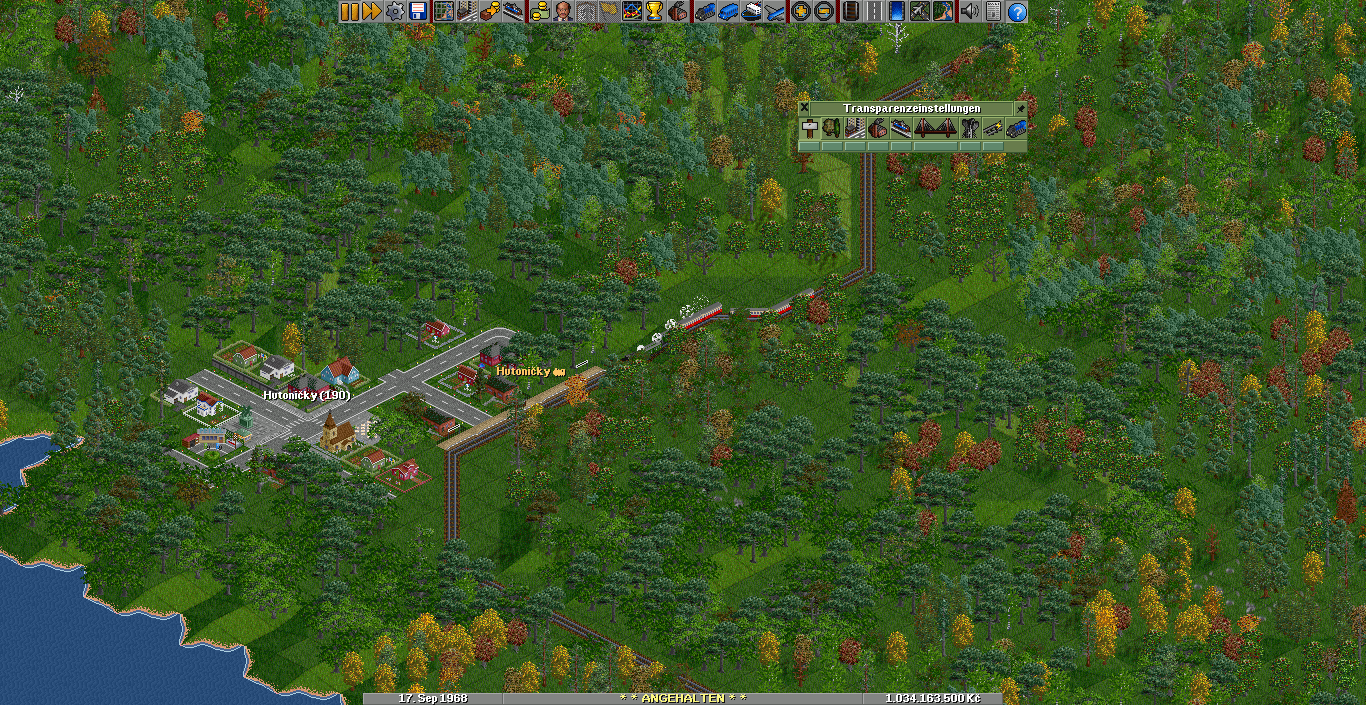Open the ship list in the toolbar

(752, 12)
